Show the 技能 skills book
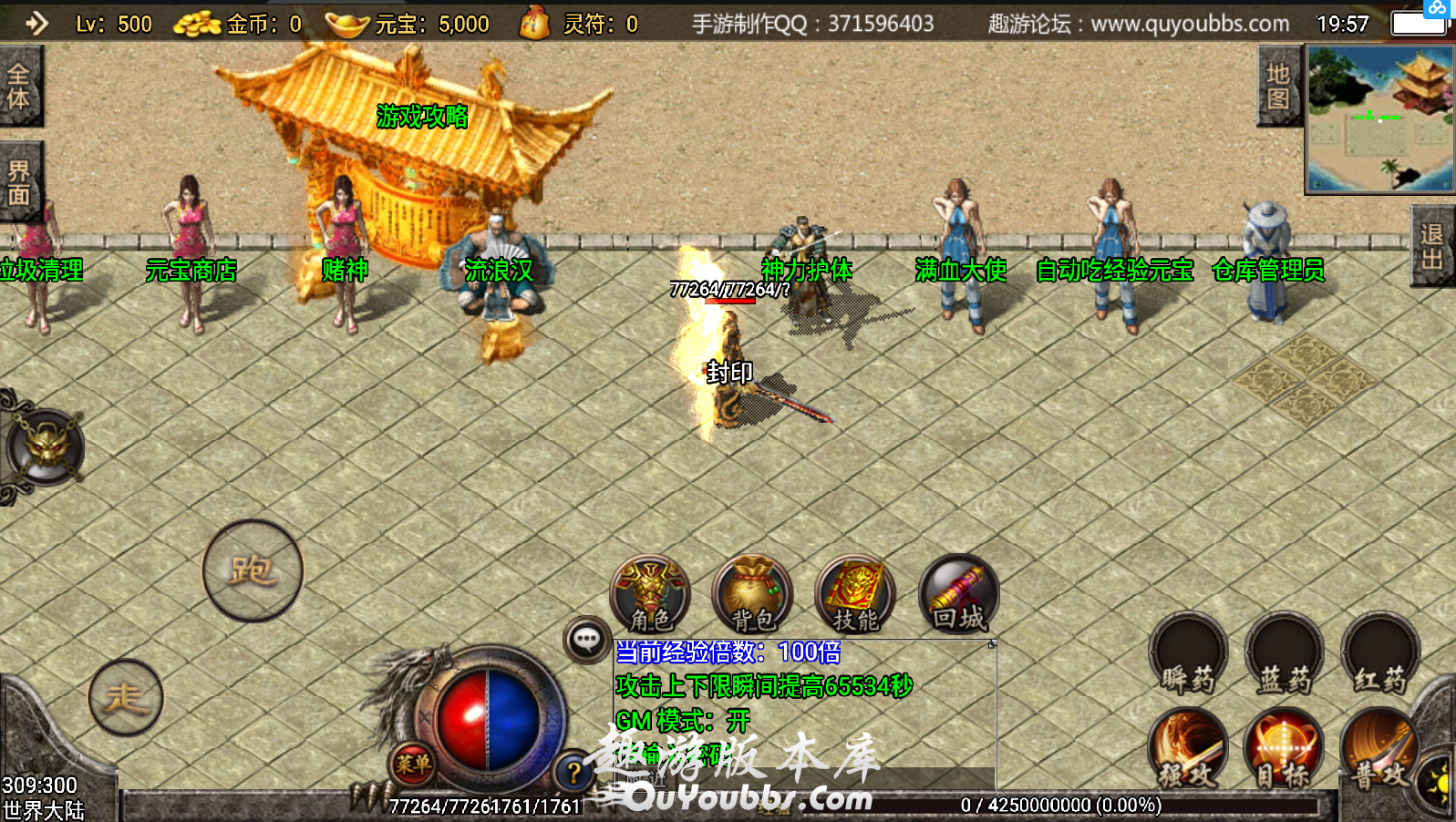 click(855, 595)
